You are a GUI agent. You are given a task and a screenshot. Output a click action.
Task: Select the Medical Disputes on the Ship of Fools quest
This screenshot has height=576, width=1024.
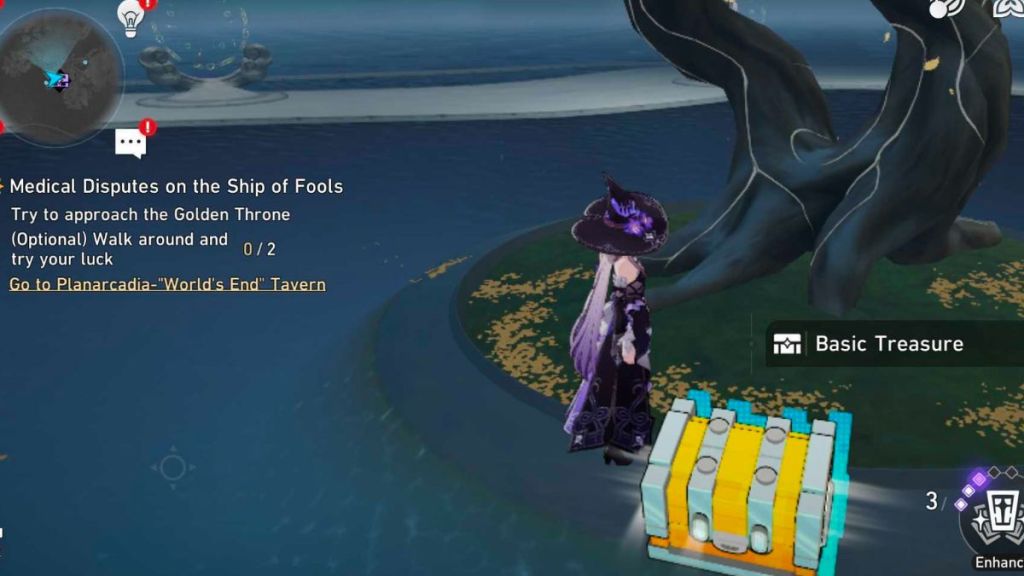[176, 186]
